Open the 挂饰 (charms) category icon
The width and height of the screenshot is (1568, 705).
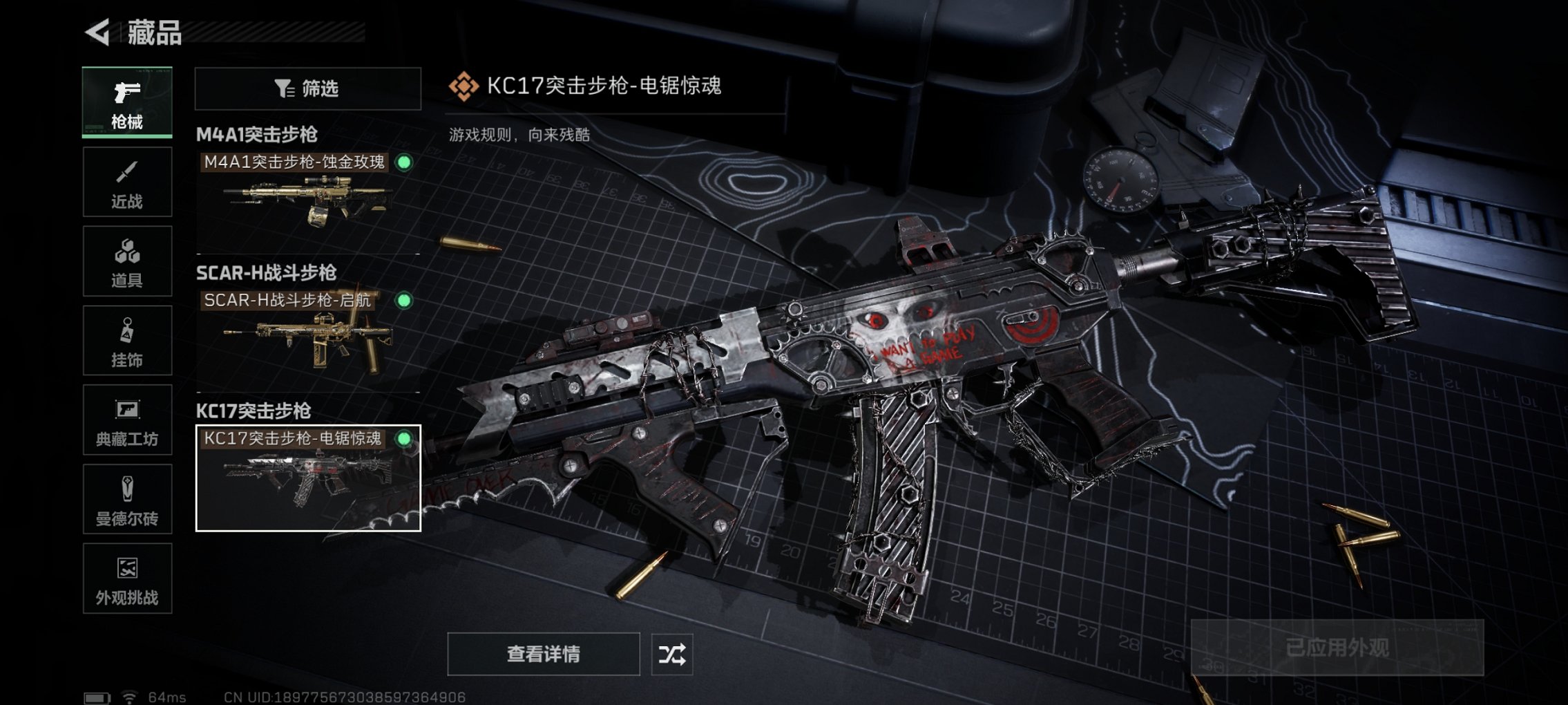pyautogui.click(x=126, y=340)
